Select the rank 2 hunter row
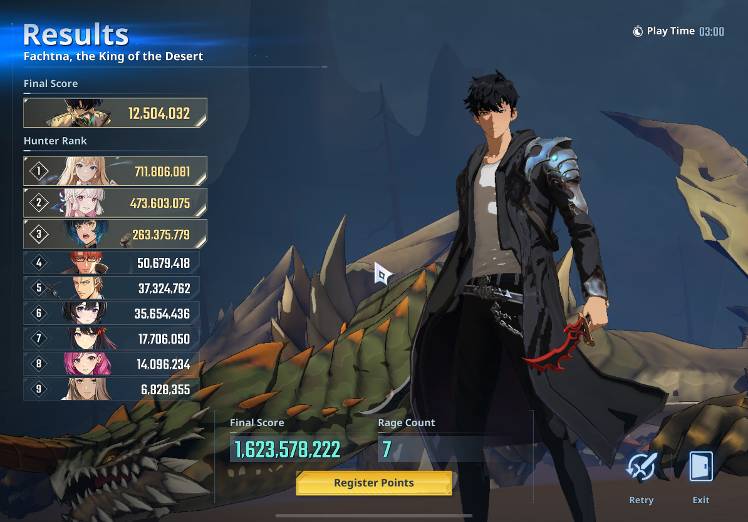The image size is (748, 522). [115, 203]
